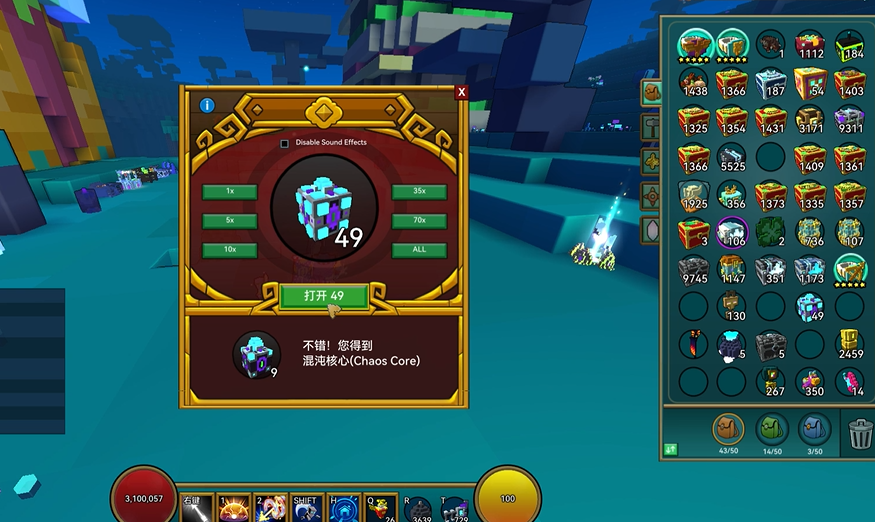Pick the 10x open amount
This screenshot has height=522, width=875.
(x=230, y=250)
